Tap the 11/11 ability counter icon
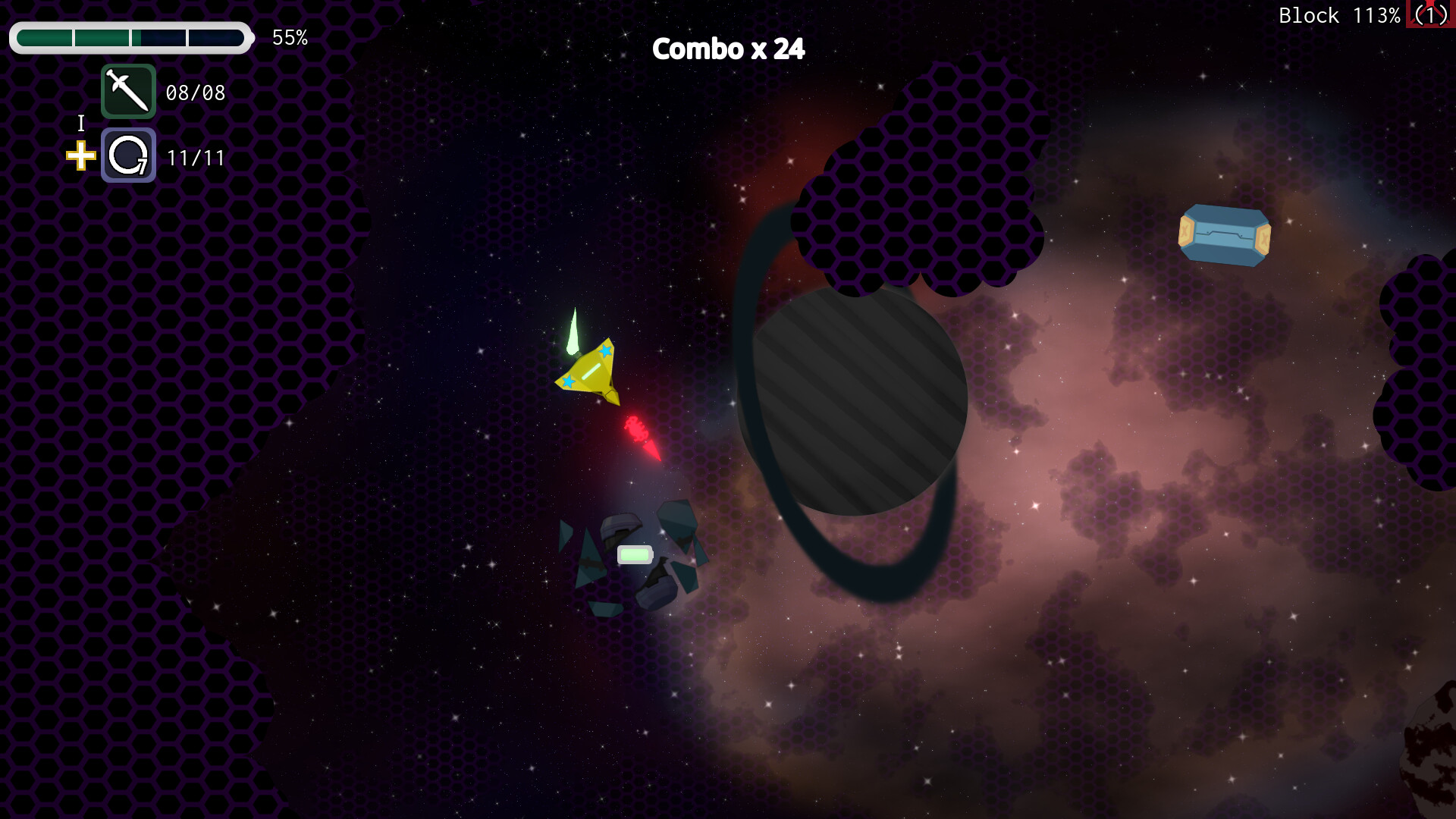The height and width of the screenshot is (819, 1456). (x=196, y=158)
